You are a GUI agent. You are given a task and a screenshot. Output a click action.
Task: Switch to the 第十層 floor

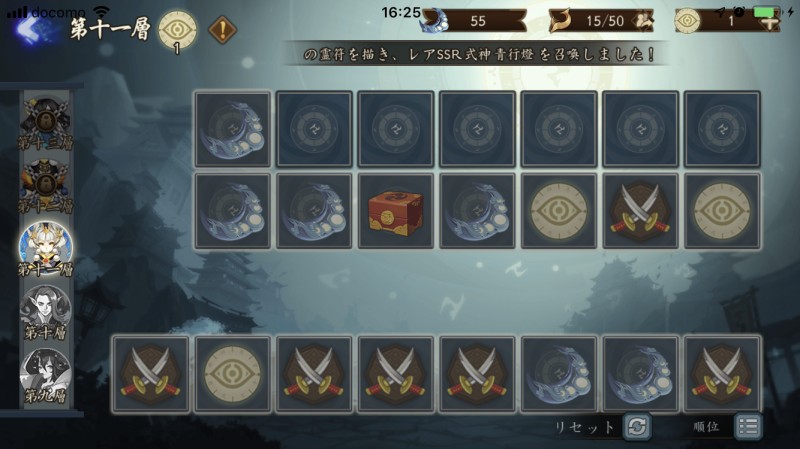[43, 311]
